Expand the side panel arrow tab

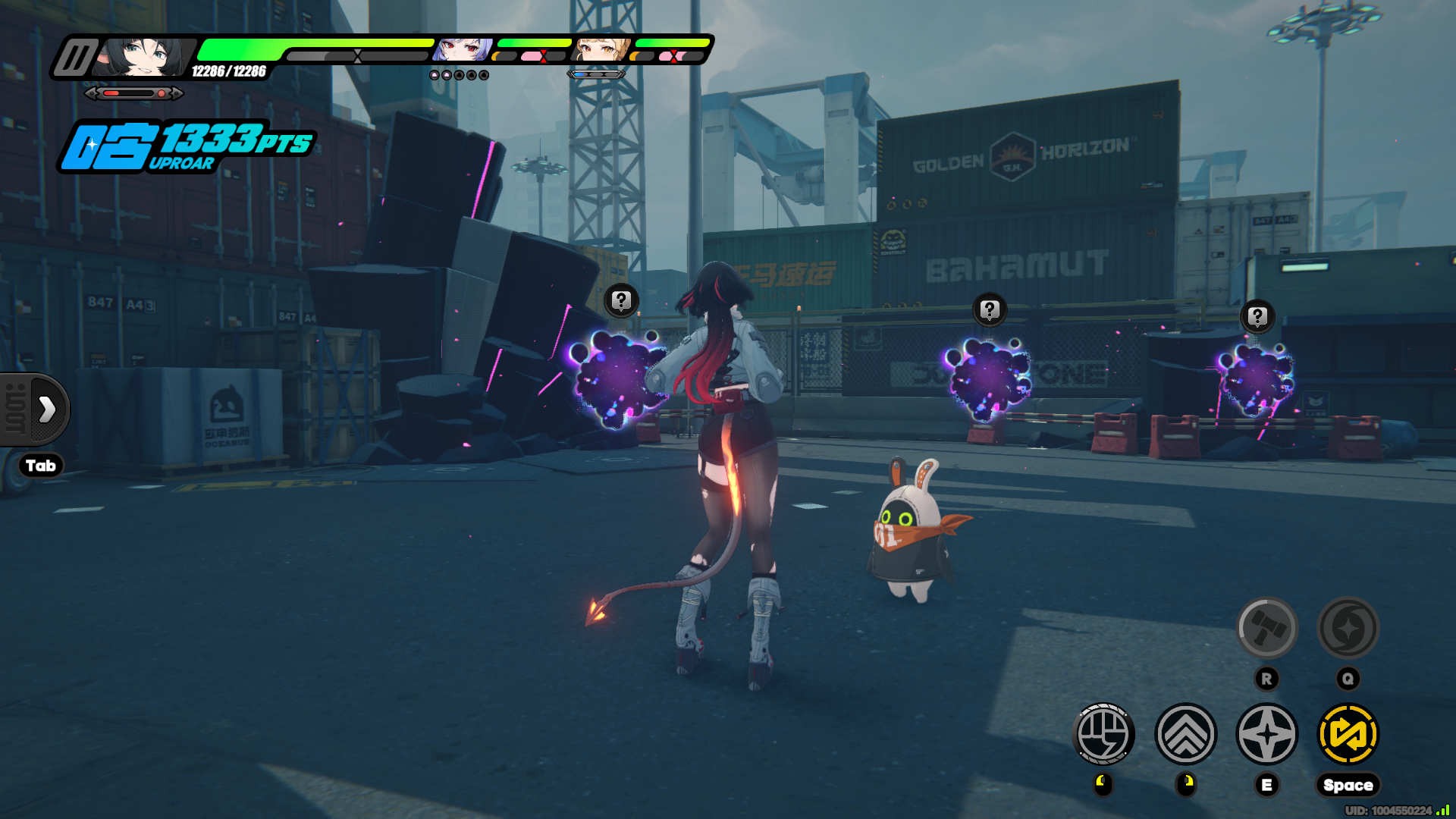point(45,409)
